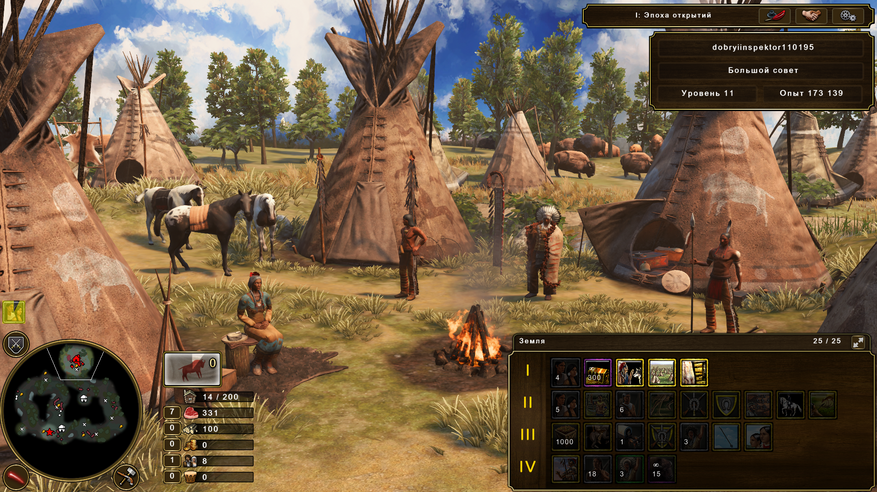This screenshot has height=492, width=877.
Task: Open the gear settings menu
Action: (848, 16)
